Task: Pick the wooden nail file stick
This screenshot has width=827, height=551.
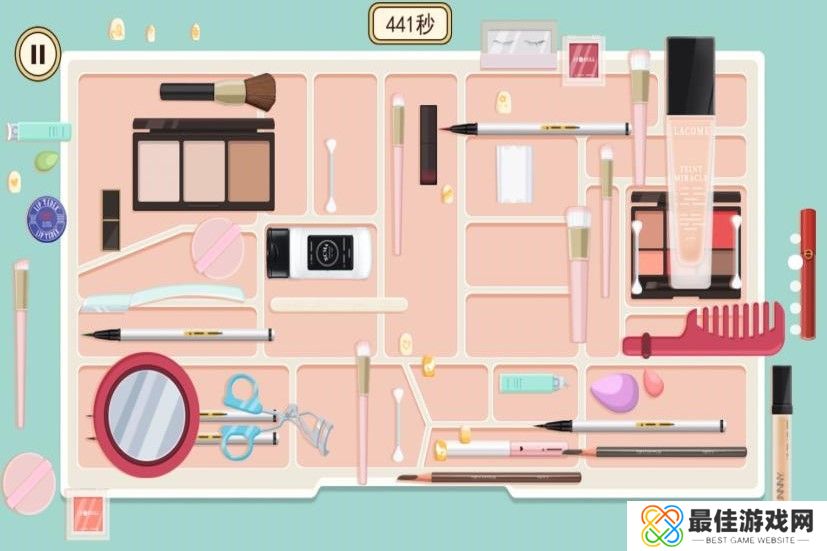Action: point(339,304)
